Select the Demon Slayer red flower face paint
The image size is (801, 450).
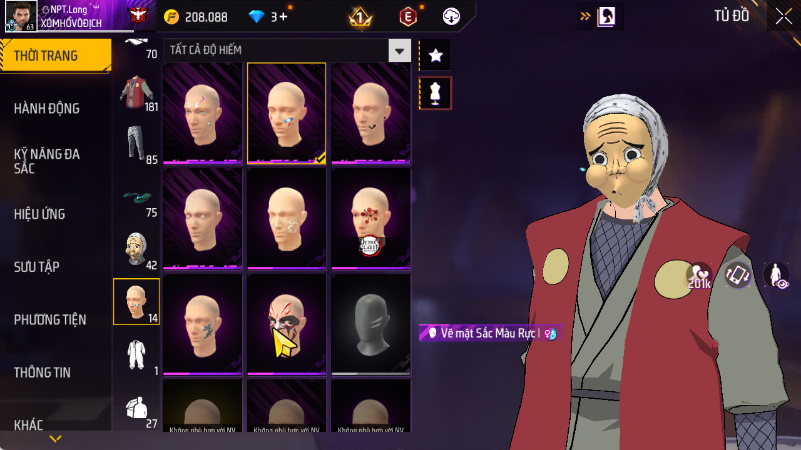point(370,218)
